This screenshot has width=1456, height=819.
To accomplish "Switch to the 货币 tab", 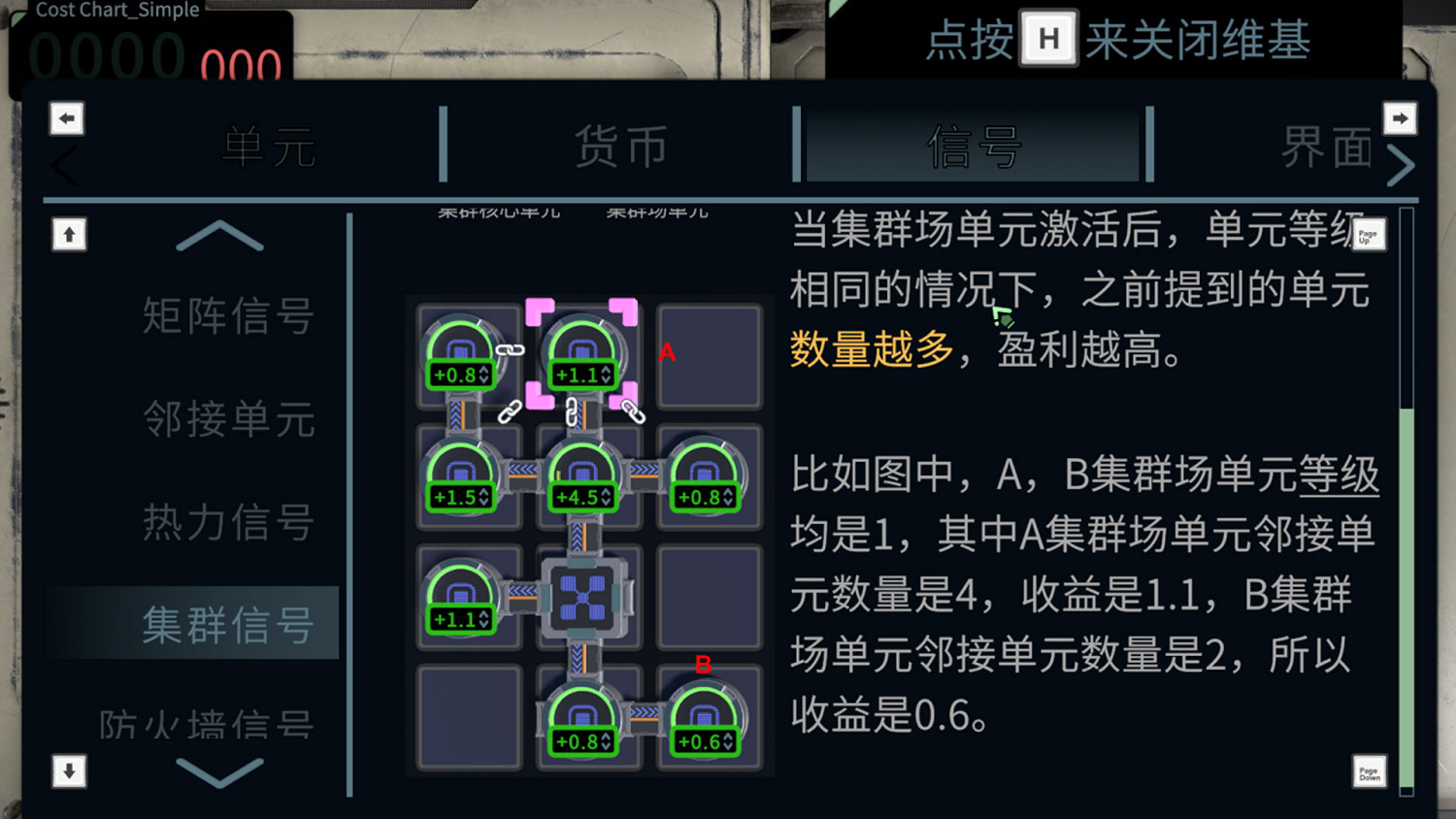I will coord(621,146).
